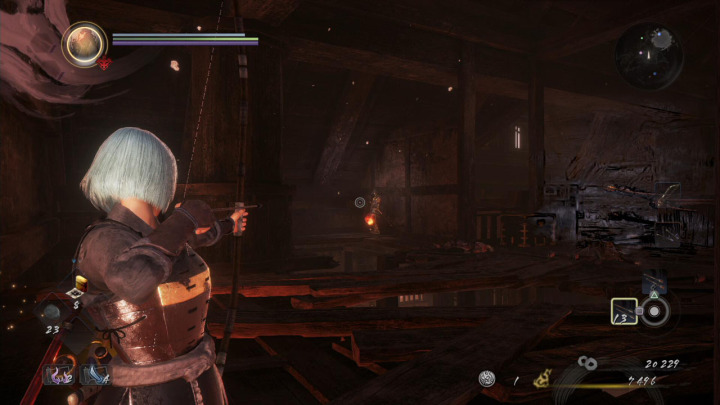
Task: Click the silver coin icon
Action: [487, 378]
